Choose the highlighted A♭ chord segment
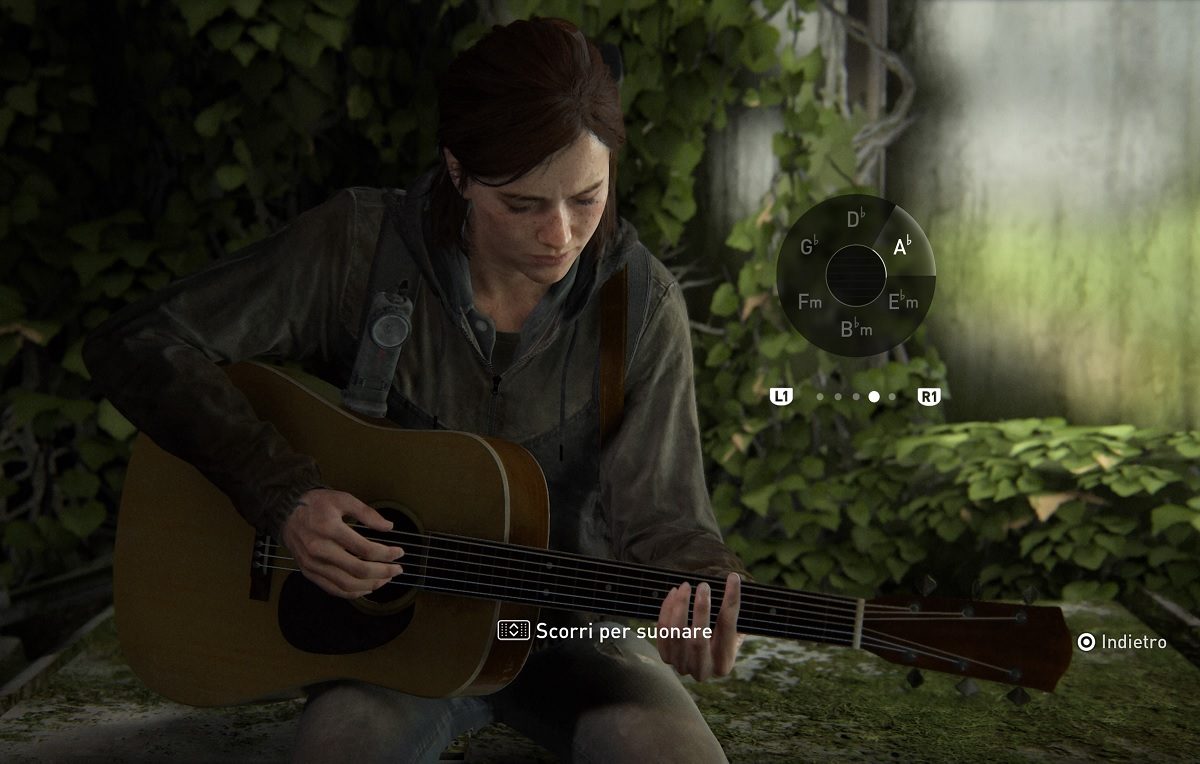Viewport: 1200px width, 764px height. pos(903,245)
